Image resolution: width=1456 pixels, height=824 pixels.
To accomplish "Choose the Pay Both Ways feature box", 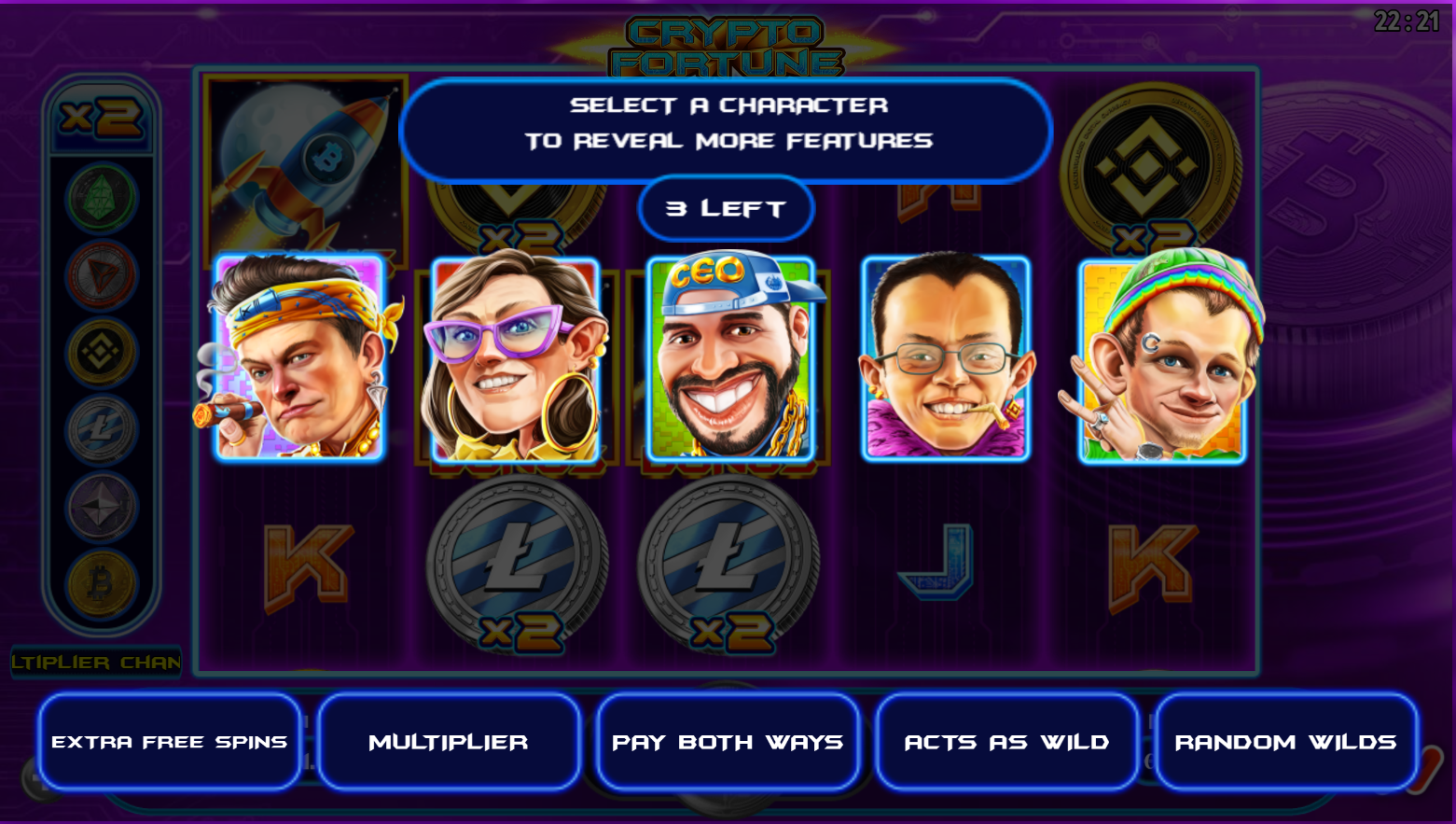I will point(728,742).
